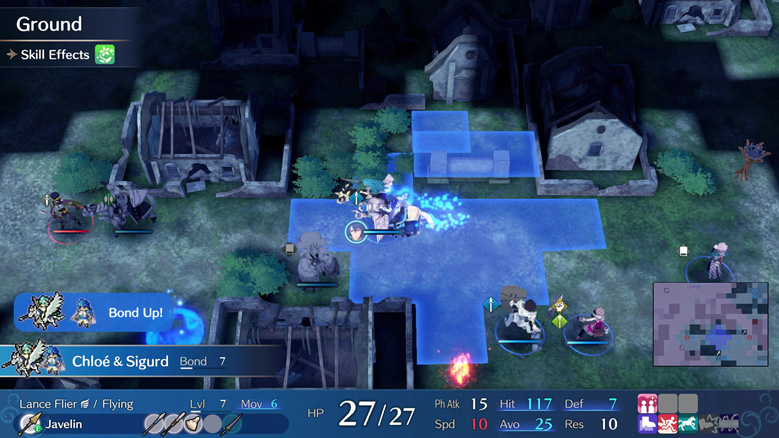Open the minimap of the battlefield
This screenshot has height=438, width=779.
pyautogui.click(x=711, y=324)
